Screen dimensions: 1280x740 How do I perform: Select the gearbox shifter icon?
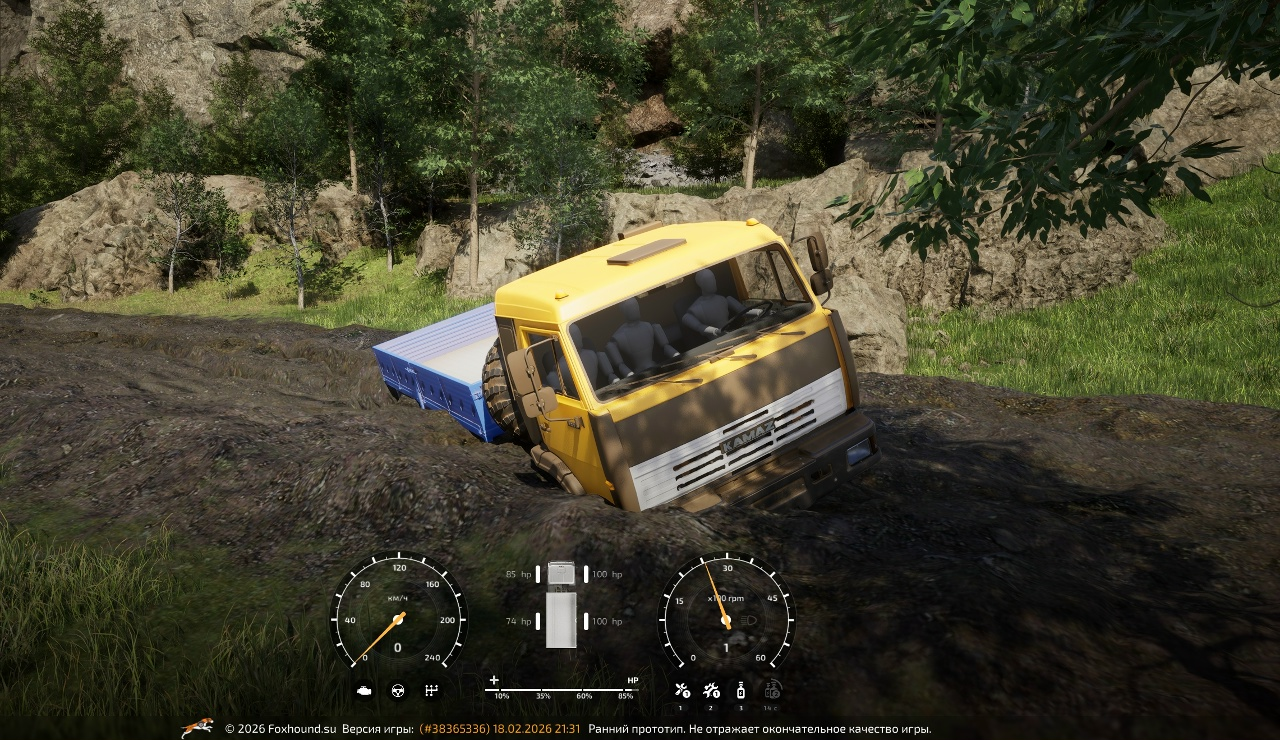(x=431, y=690)
